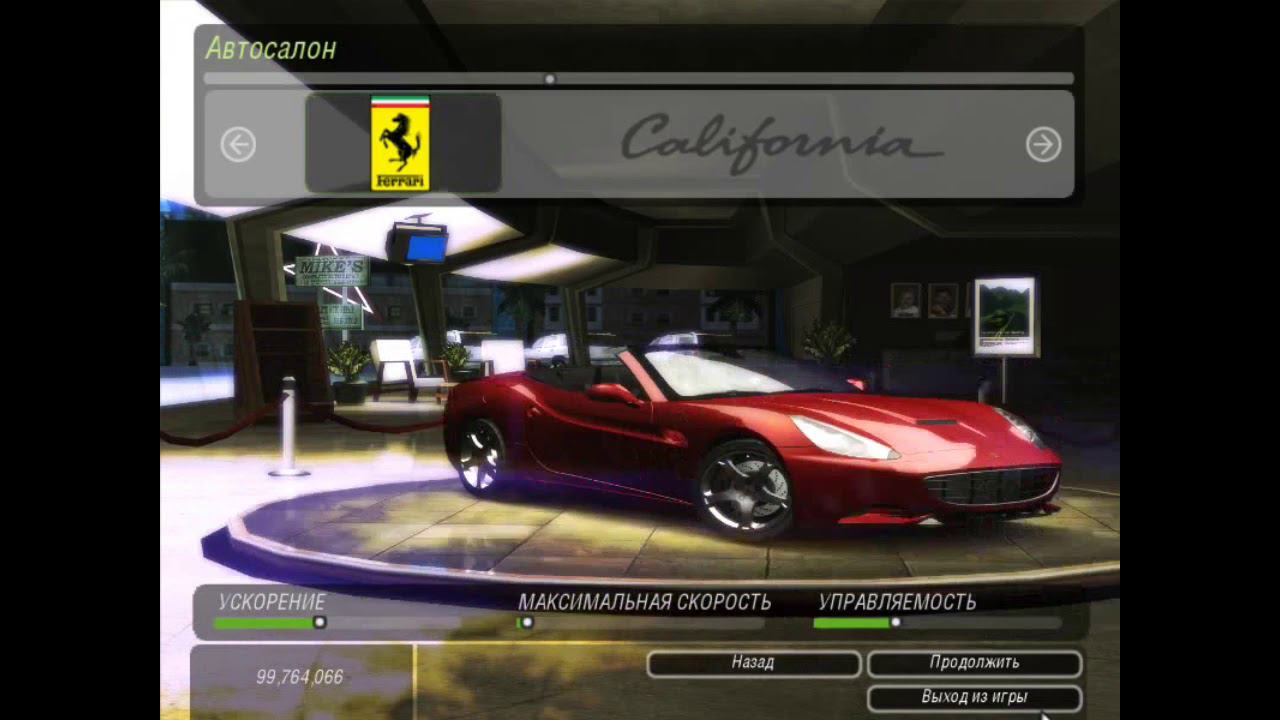Screen dimensions: 1280x720
Task: Click the Управляемость slider handle
Action: [895, 622]
